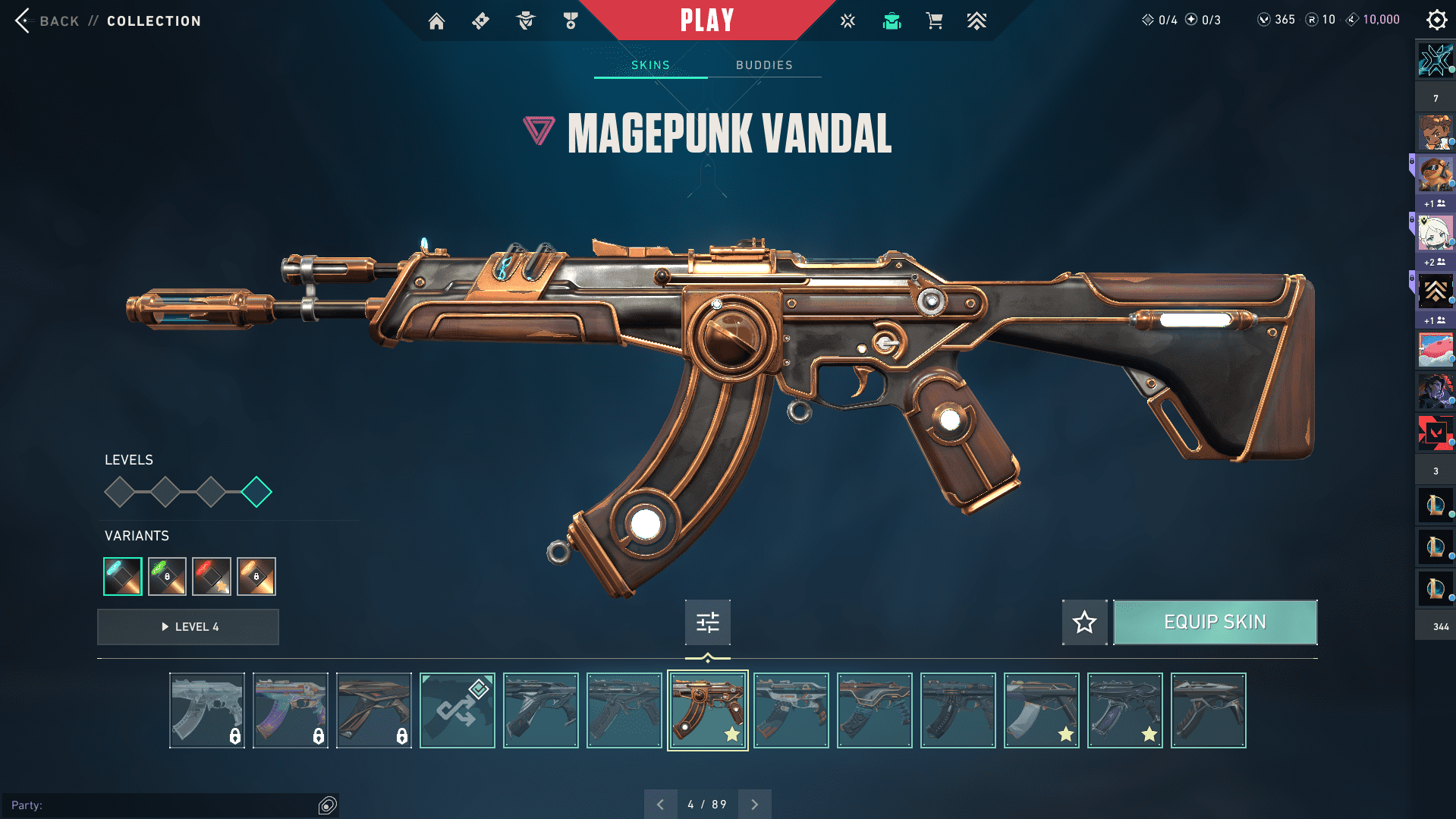Pick the selected Magepunk Vandal thumbnail
Viewport: 1456px width, 819px height.
coord(707,710)
